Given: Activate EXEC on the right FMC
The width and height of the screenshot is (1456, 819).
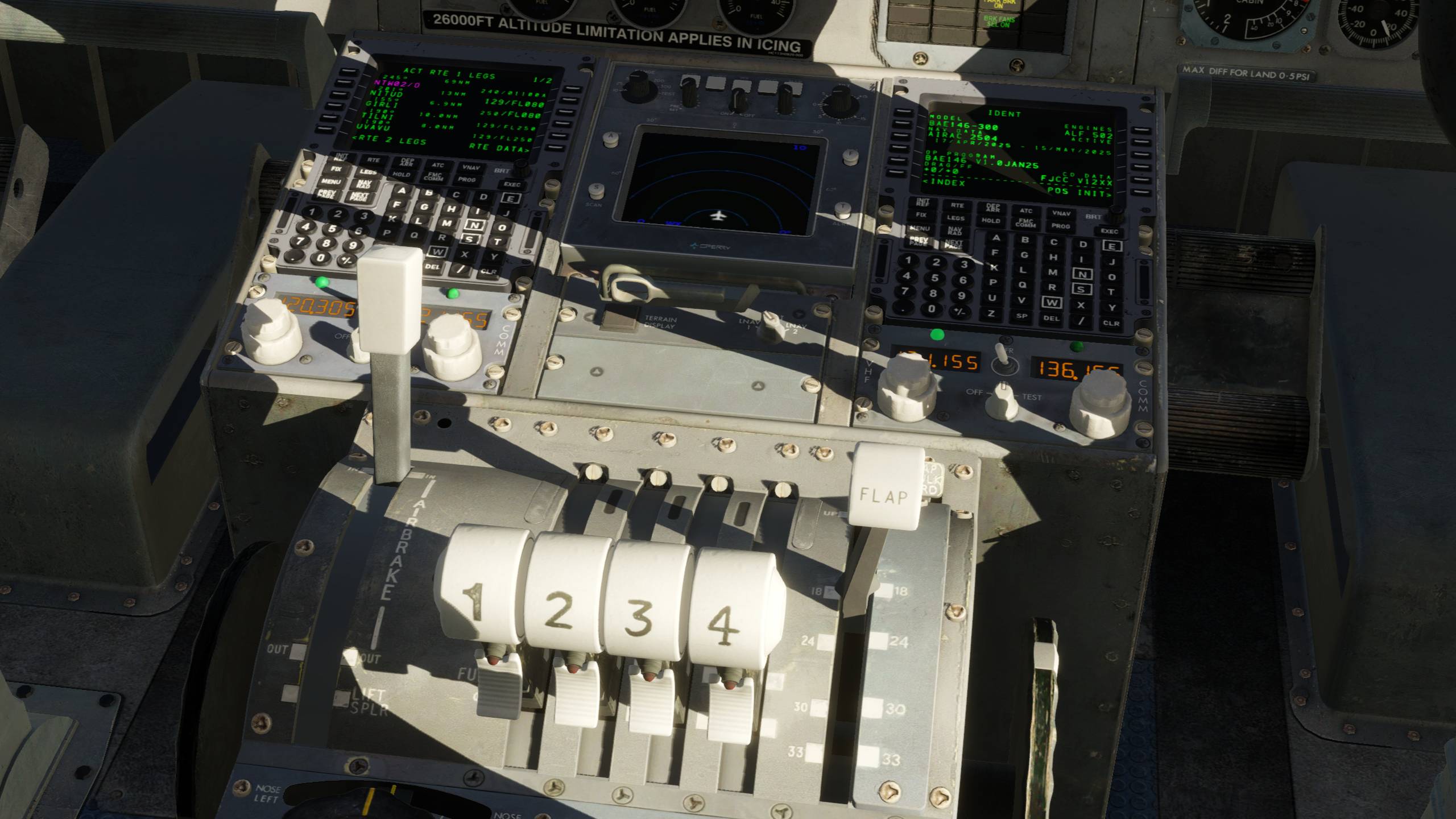Looking at the screenshot, I should [x=1109, y=231].
